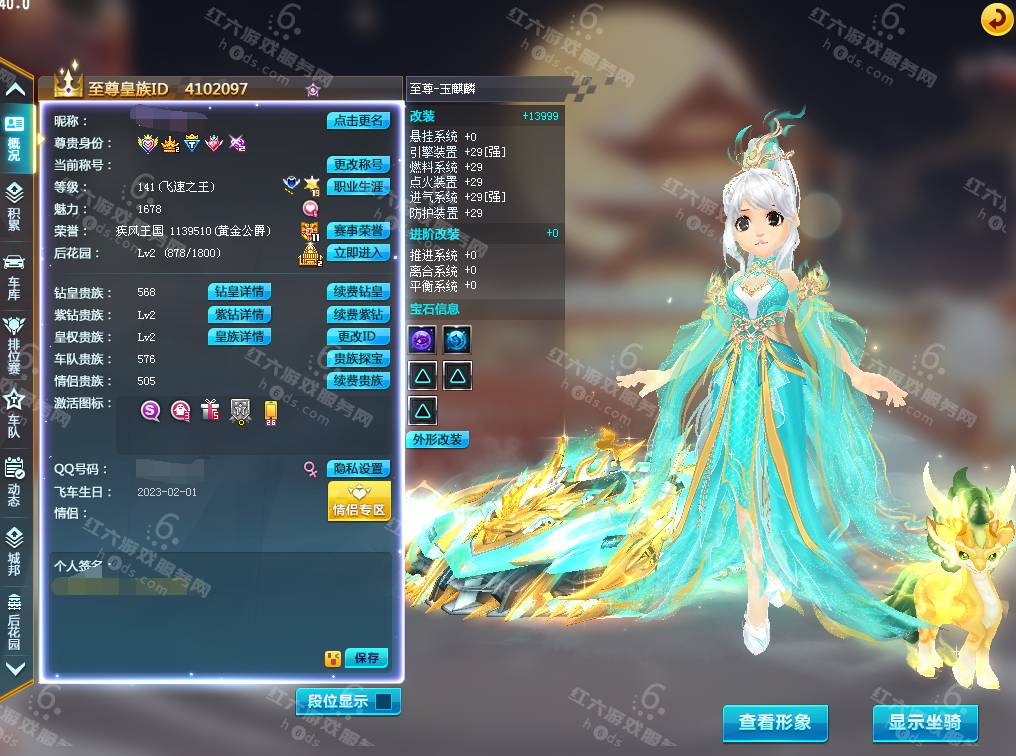Open the 职业生涯 career page

point(358,187)
